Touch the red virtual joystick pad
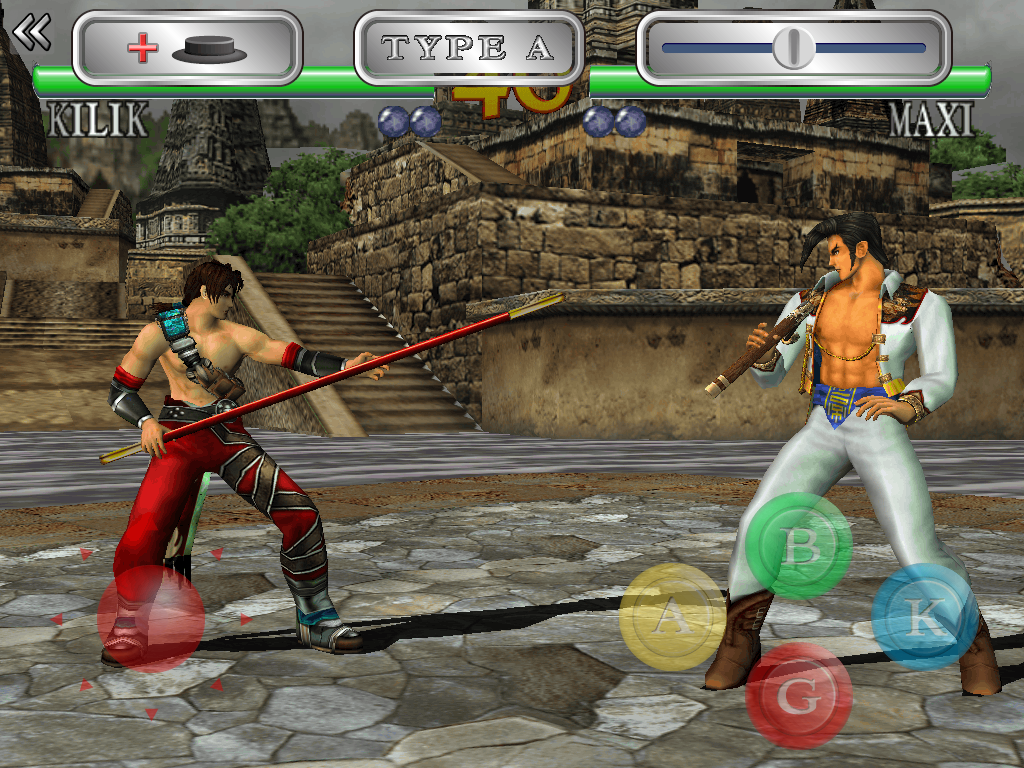The height and width of the screenshot is (768, 1024). click(x=151, y=619)
